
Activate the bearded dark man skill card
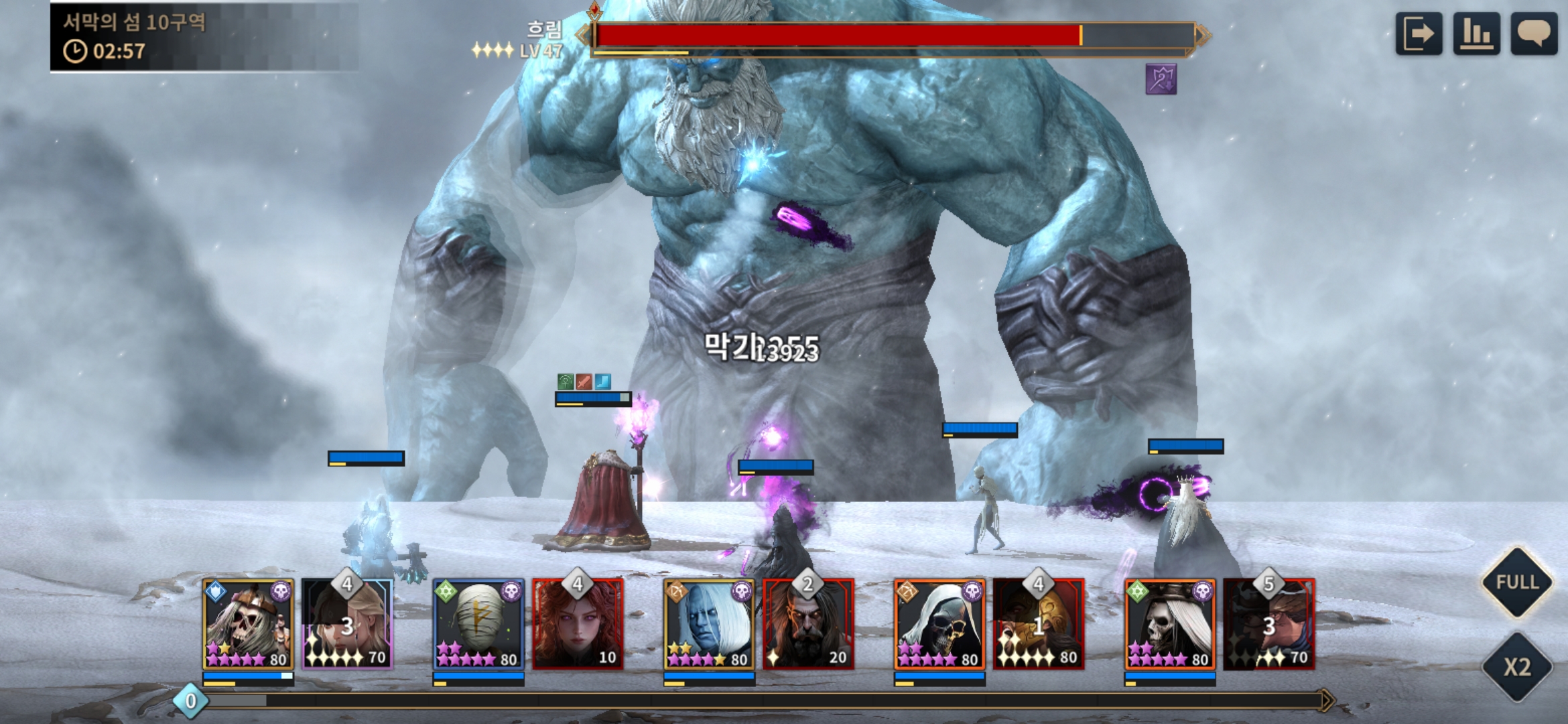[x=808, y=625]
